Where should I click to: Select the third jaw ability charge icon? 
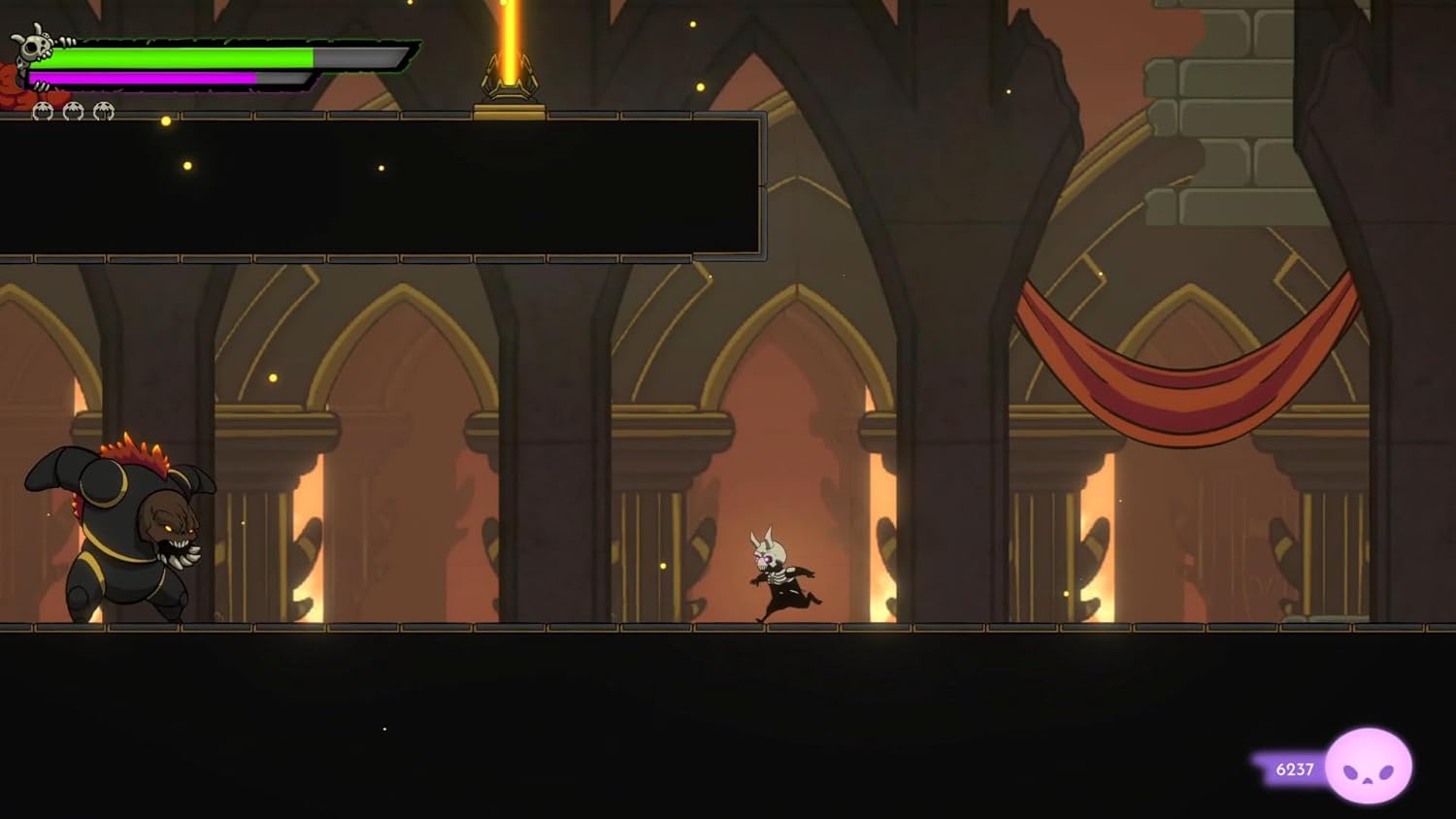click(x=104, y=111)
